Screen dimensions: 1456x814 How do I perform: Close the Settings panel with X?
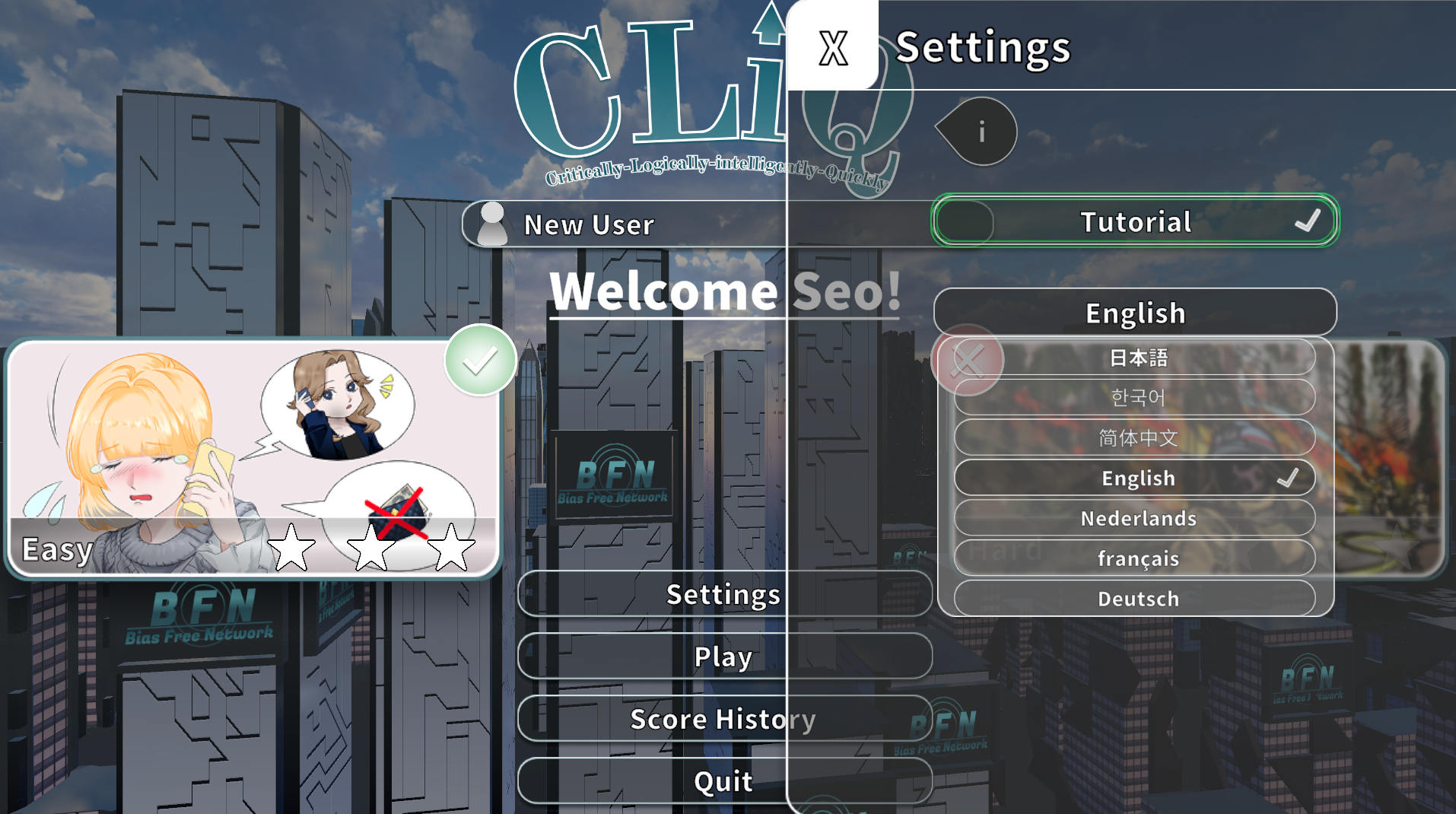click(833, 47)
